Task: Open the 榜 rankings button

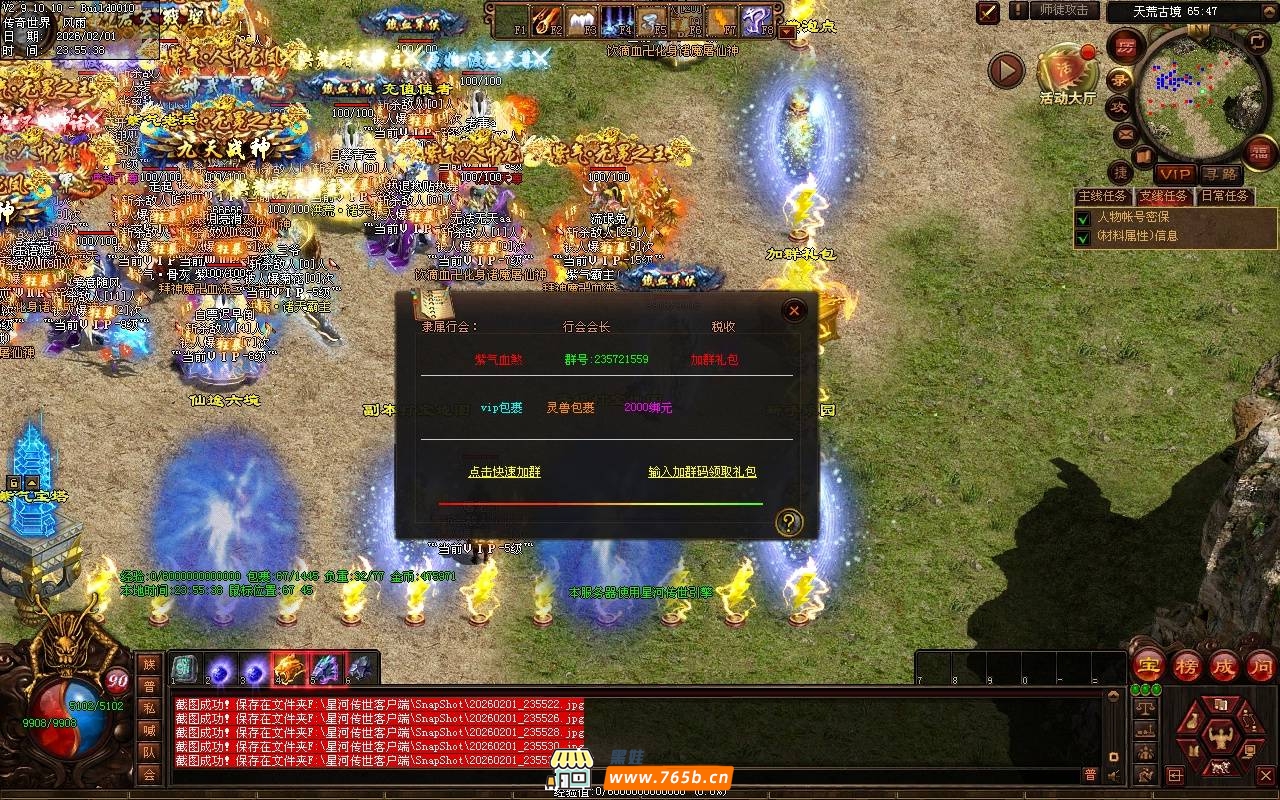Action: (x=1186, y=667)
